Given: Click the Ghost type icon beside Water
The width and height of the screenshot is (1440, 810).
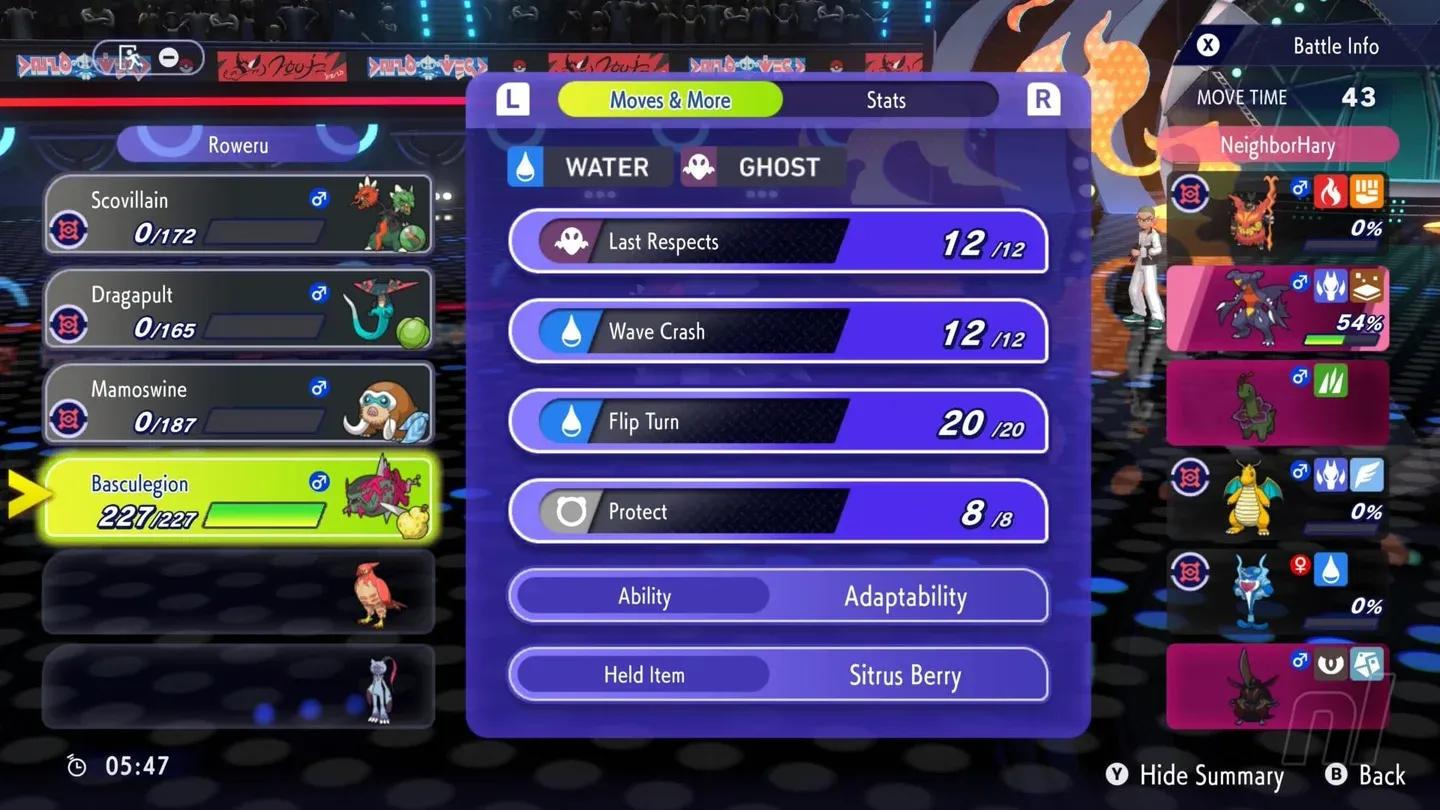Looking at the screenshot, I should pyautogui.click(x=699, y=166).
